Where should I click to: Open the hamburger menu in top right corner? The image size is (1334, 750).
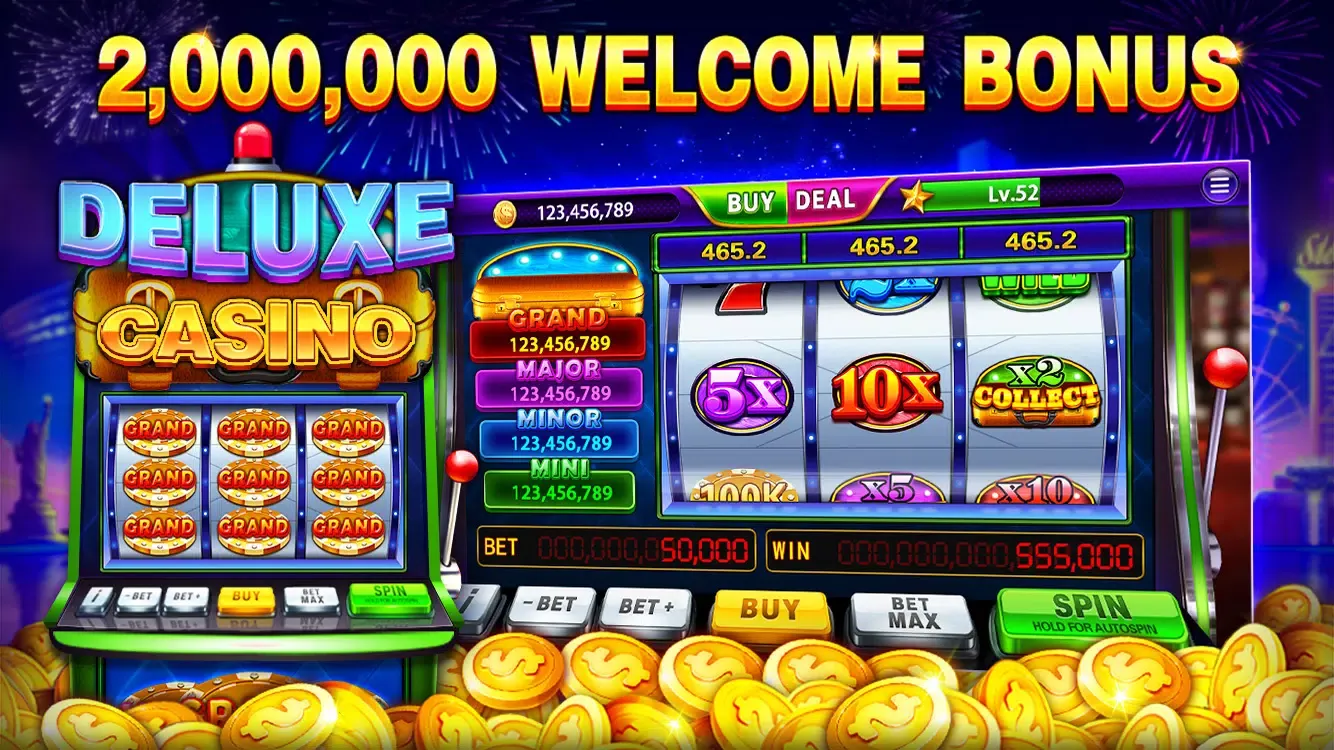(1218, 186)
